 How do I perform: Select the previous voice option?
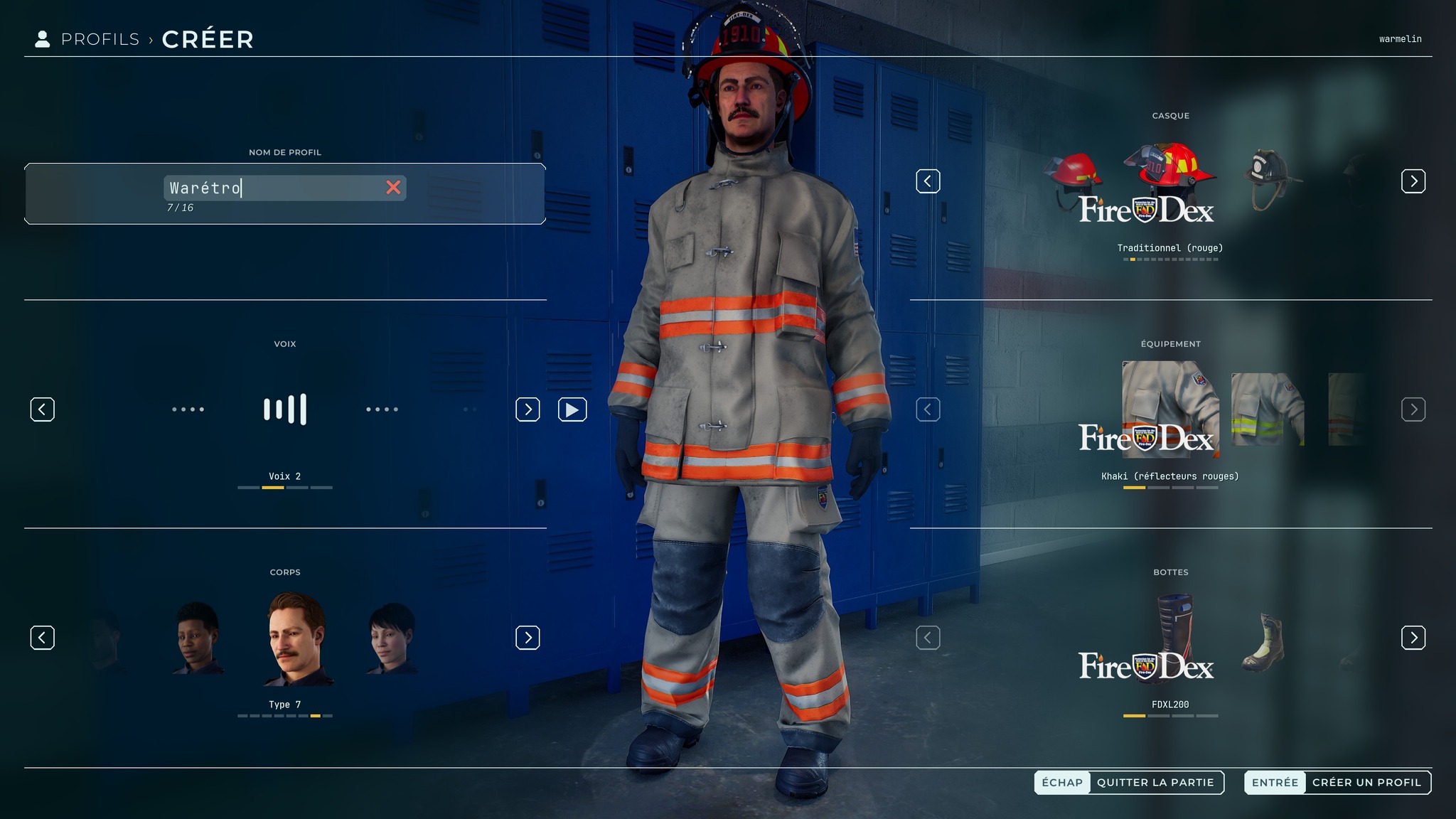click(x=43, y=409)
